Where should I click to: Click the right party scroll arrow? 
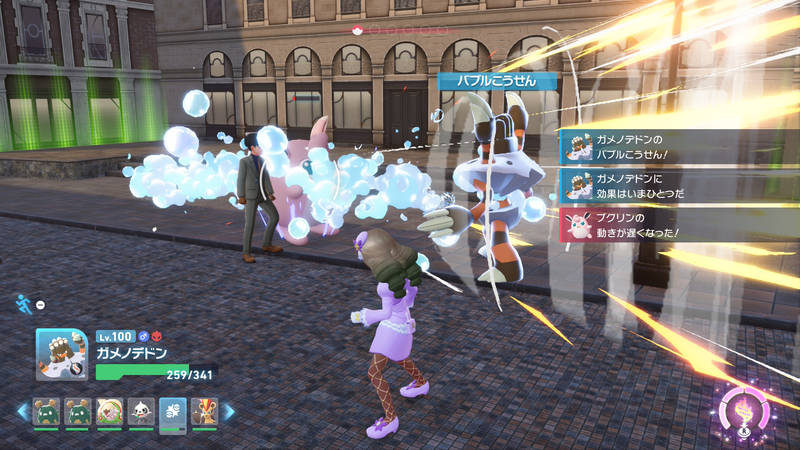tap(228, 411)
